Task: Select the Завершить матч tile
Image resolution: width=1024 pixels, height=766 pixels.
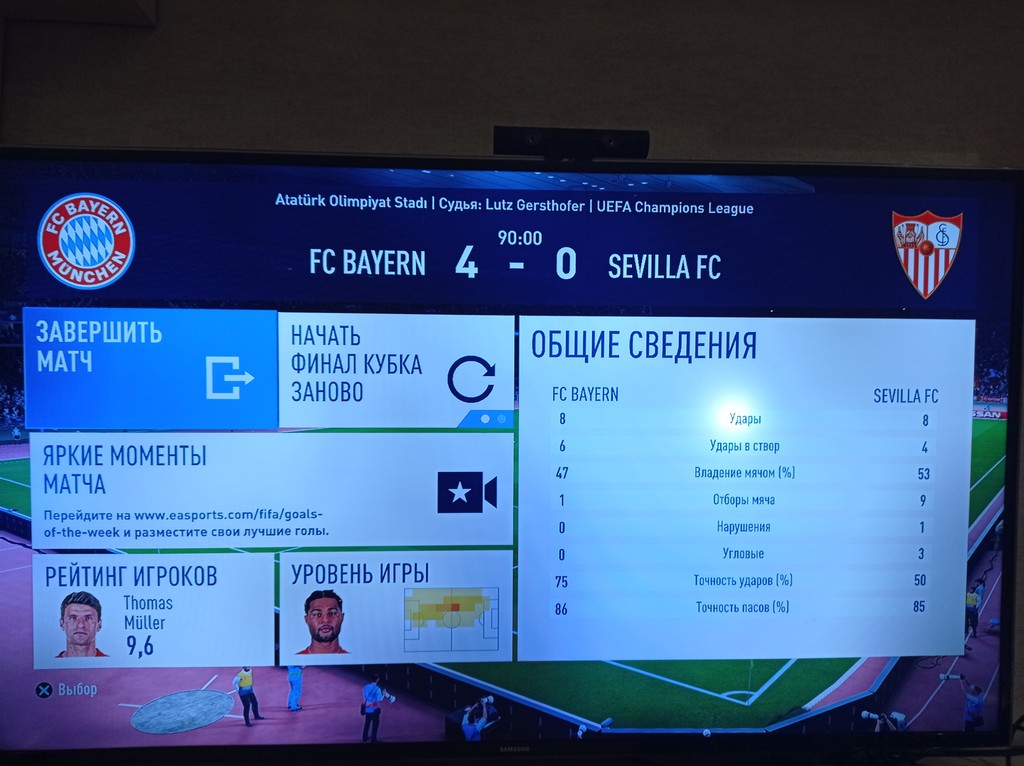Action: (x=150, y=368)
